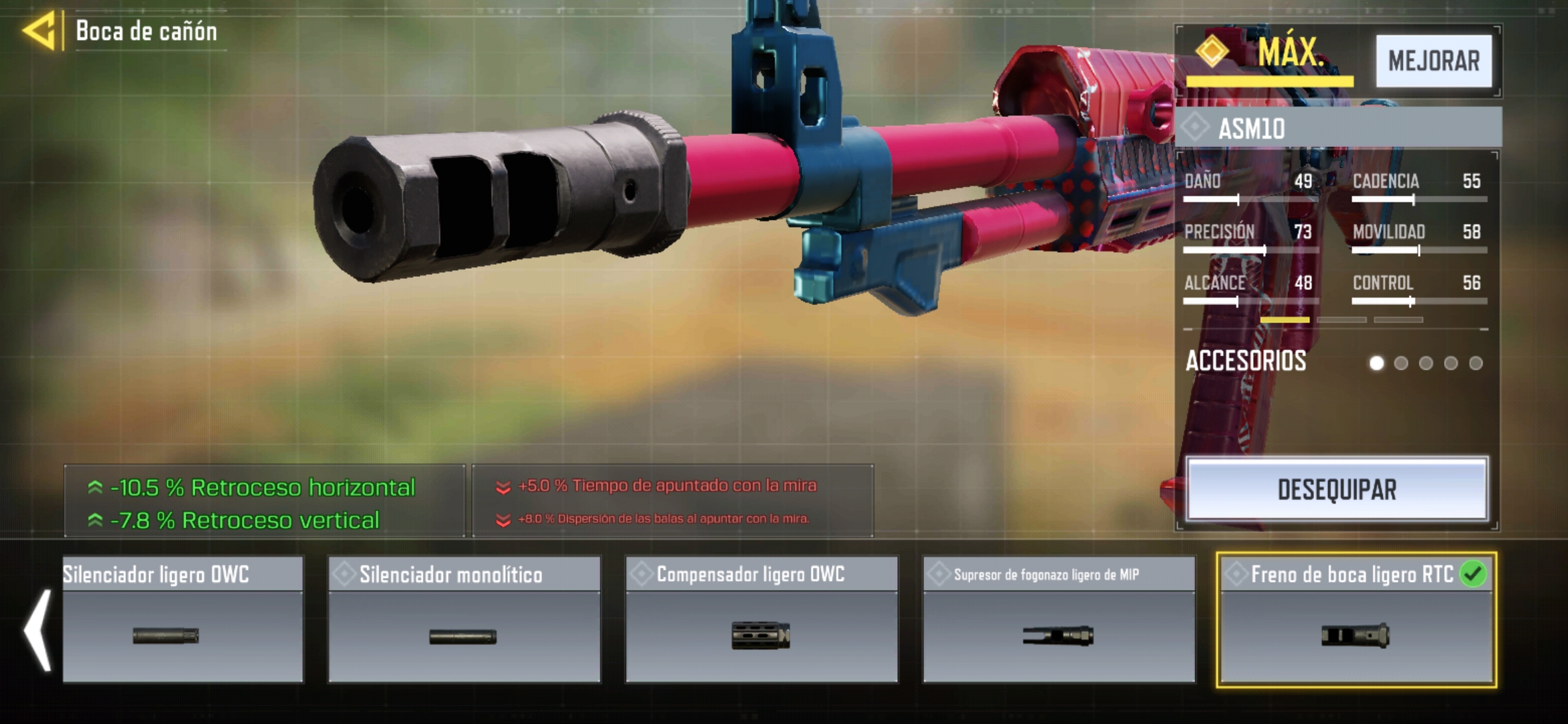Screen dimensions: 1568x724
Task: Choose the Silenciador monolítico attachment
Action: [464, 619]
